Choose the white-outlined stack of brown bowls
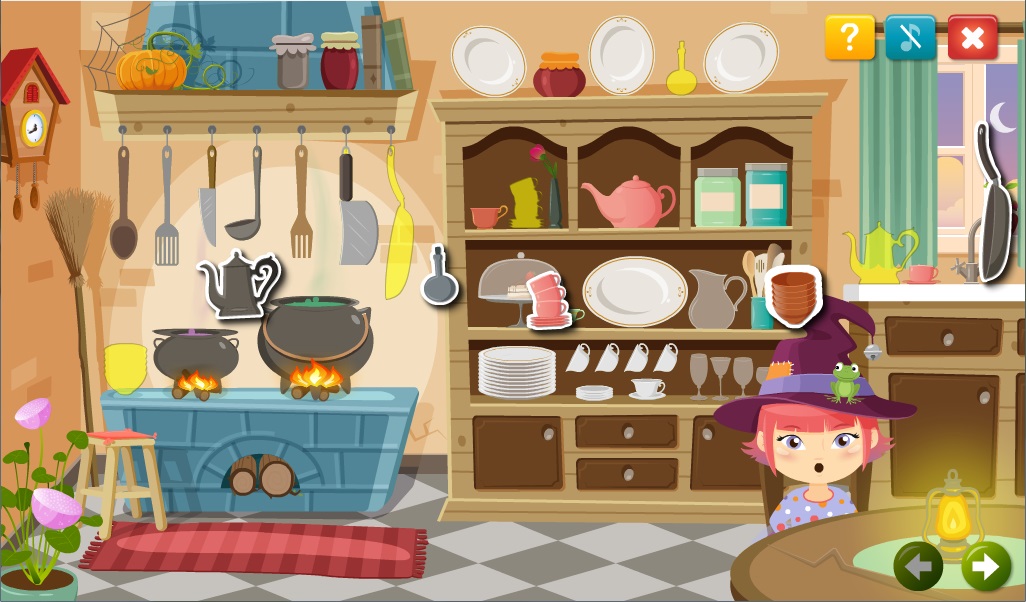This screenshot has height=602, width=1026. 793,294
